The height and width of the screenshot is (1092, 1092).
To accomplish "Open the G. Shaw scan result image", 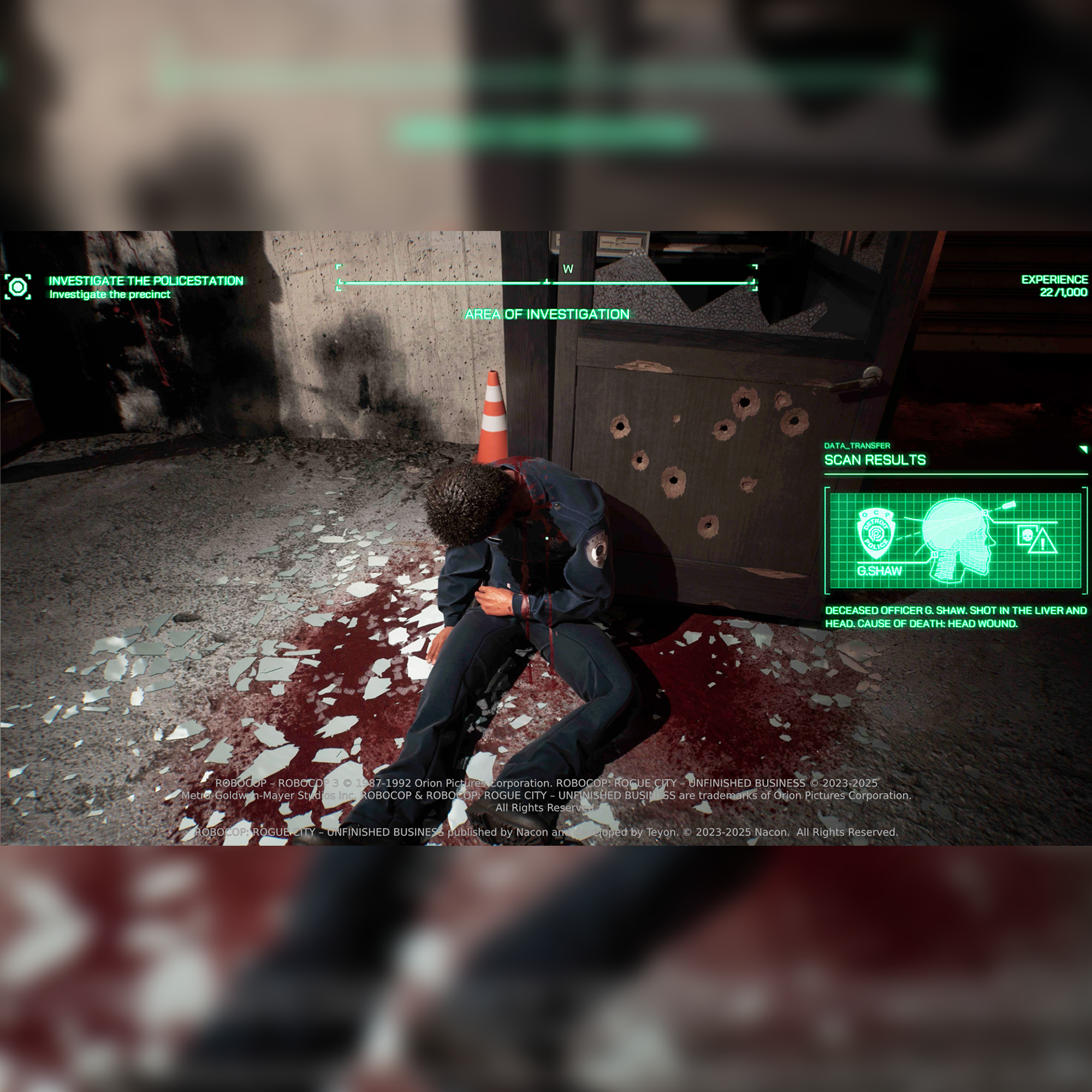I will 955,541.
